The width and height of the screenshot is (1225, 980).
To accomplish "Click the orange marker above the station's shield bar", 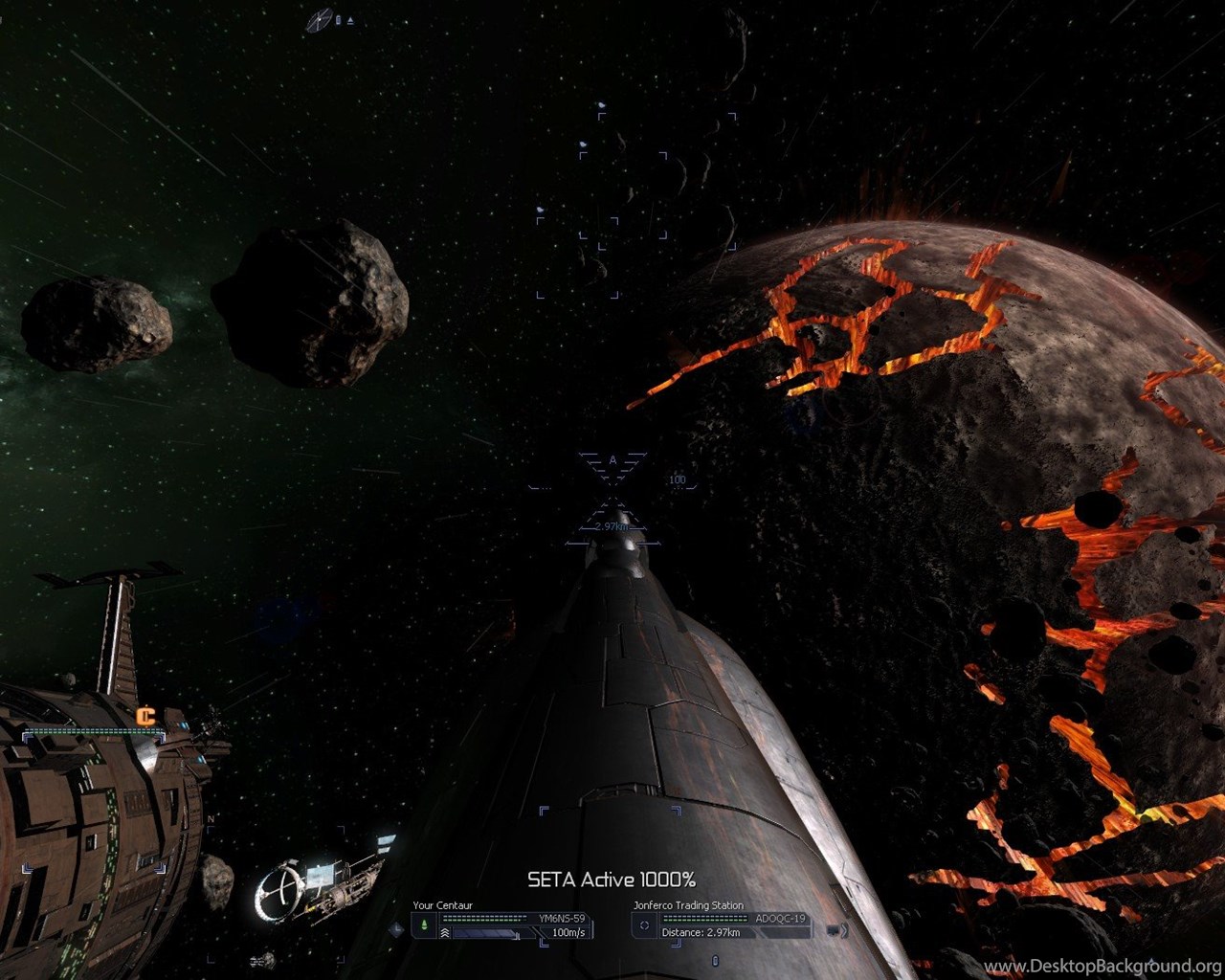I will coord(145,716).
